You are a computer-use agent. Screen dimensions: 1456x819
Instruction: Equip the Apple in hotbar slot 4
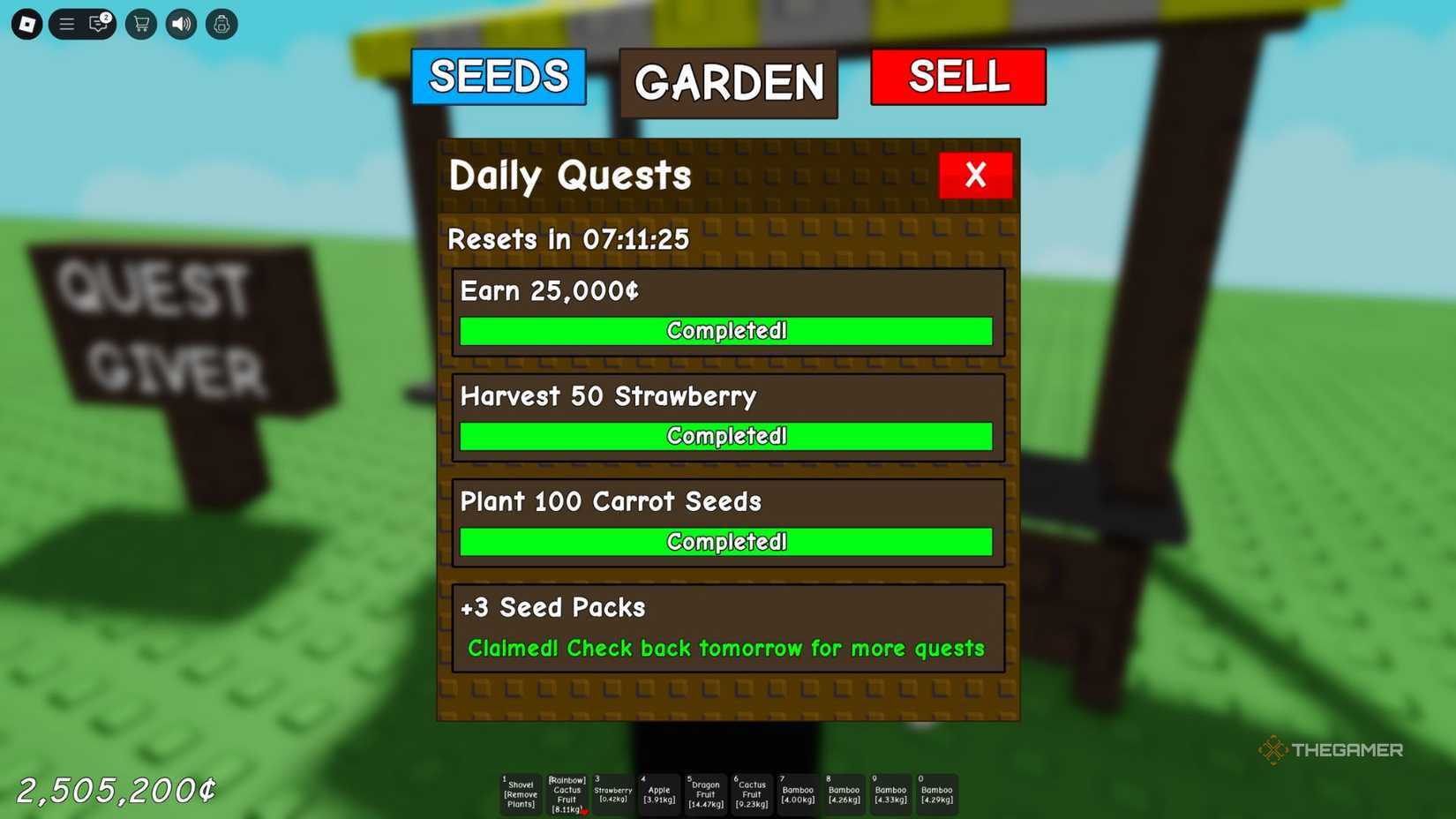pyautogui.click(x=659, y=793)
